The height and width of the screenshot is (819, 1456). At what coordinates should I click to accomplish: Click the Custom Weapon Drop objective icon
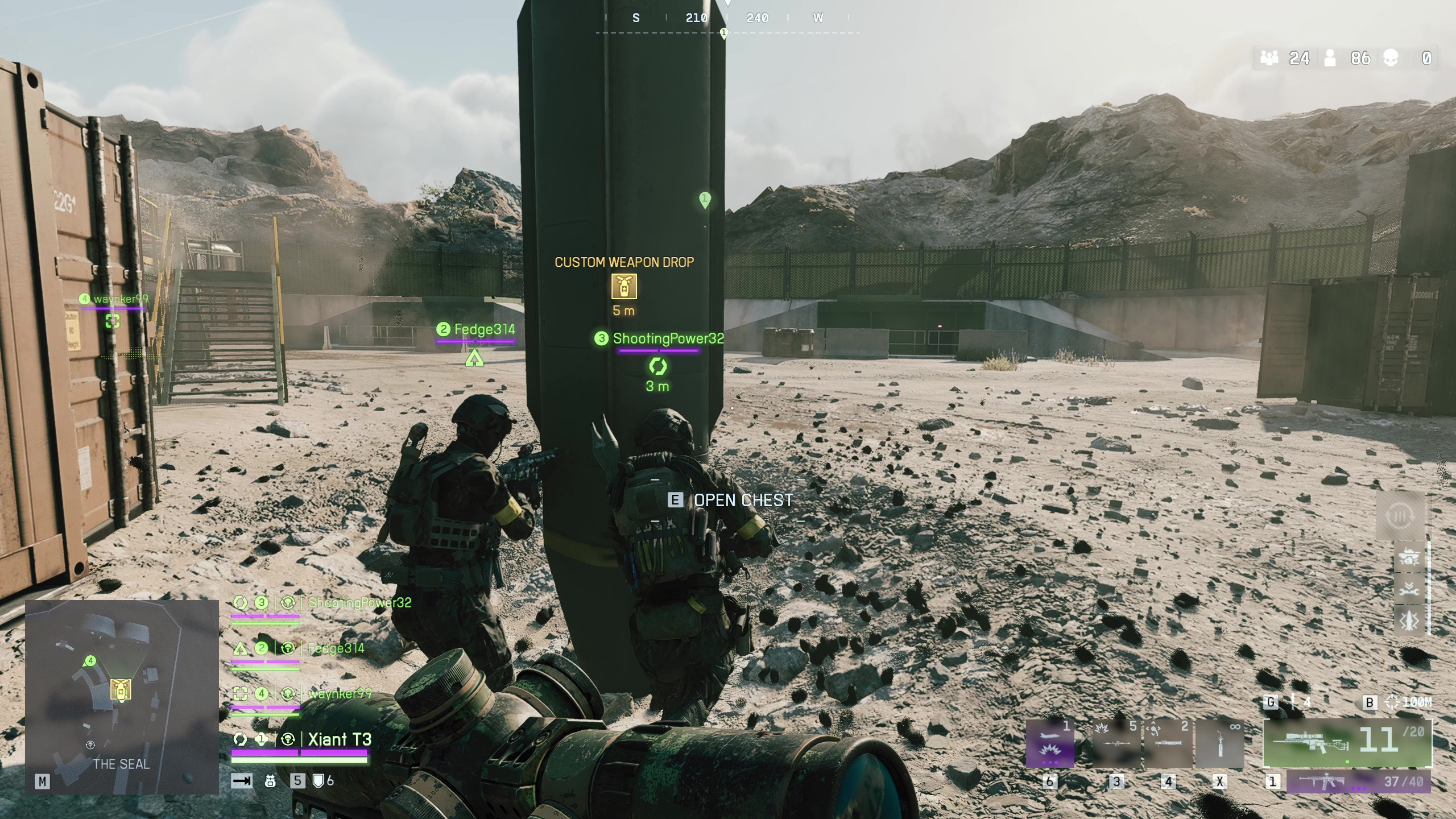(624, 286)
